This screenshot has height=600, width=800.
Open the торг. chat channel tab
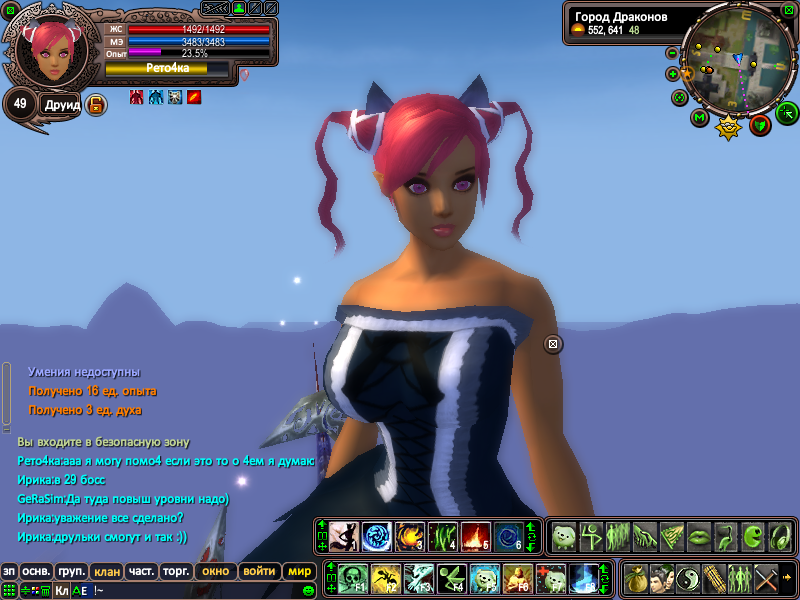(x=176, y=572)
